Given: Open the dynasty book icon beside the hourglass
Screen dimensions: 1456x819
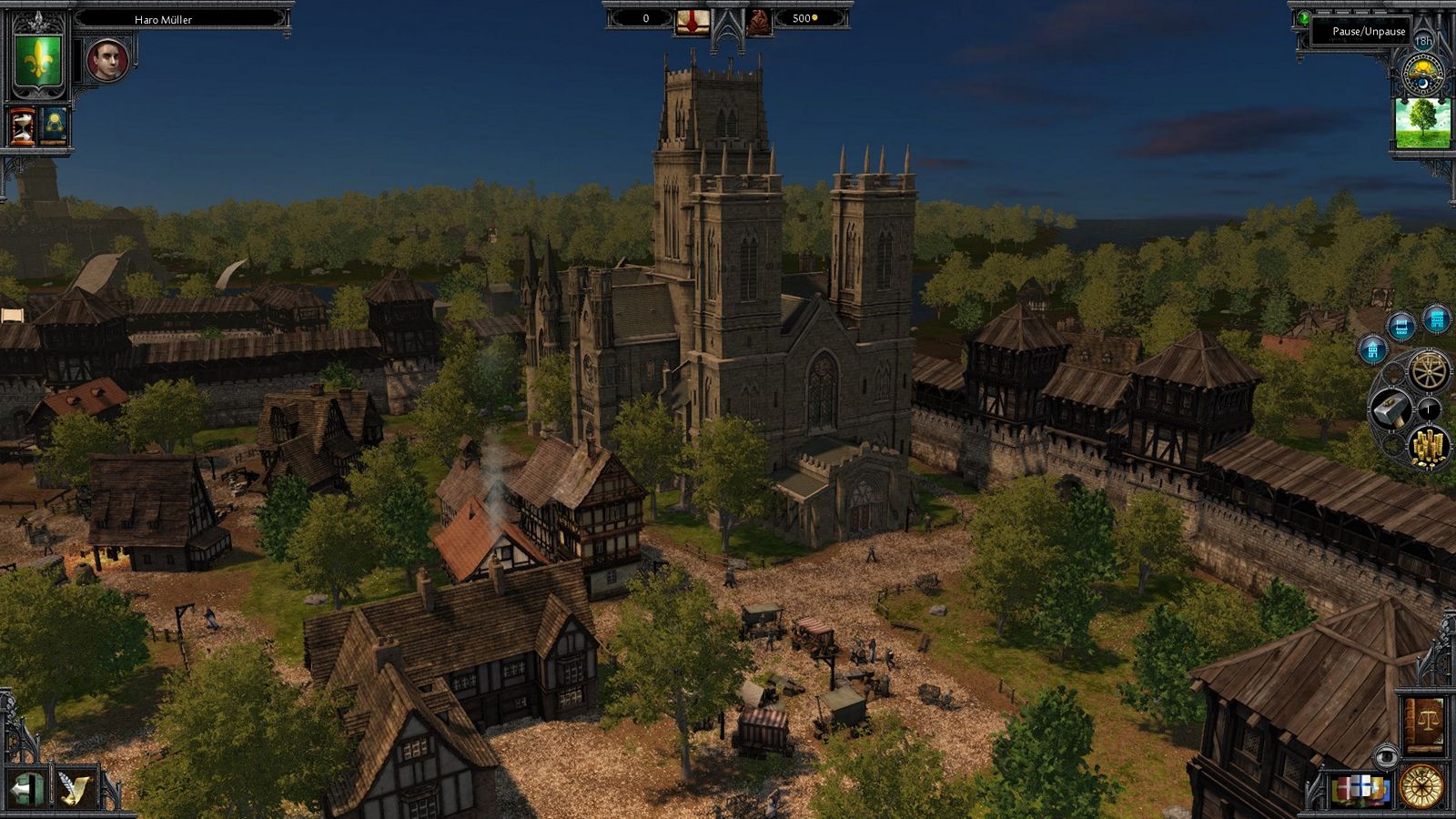Looking at the screenshot, I should 53,126.
